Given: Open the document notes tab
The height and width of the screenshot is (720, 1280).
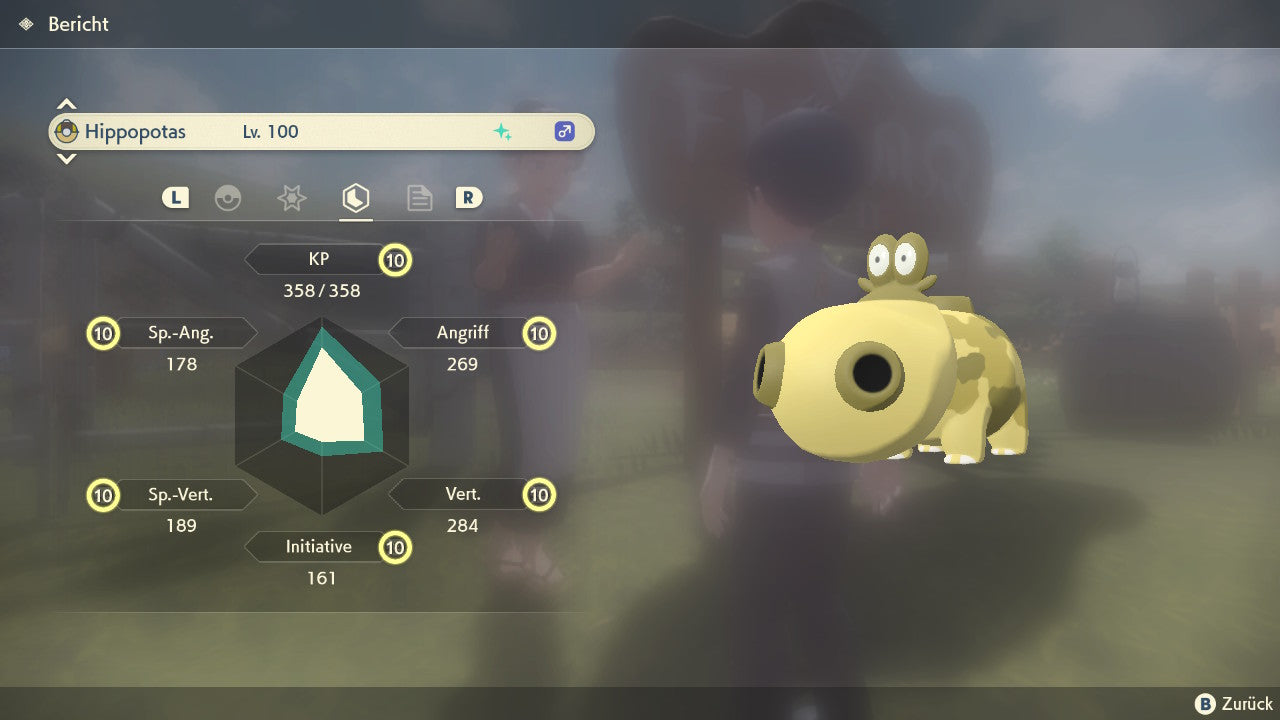Looking at the screenshot, I should 419,198.
